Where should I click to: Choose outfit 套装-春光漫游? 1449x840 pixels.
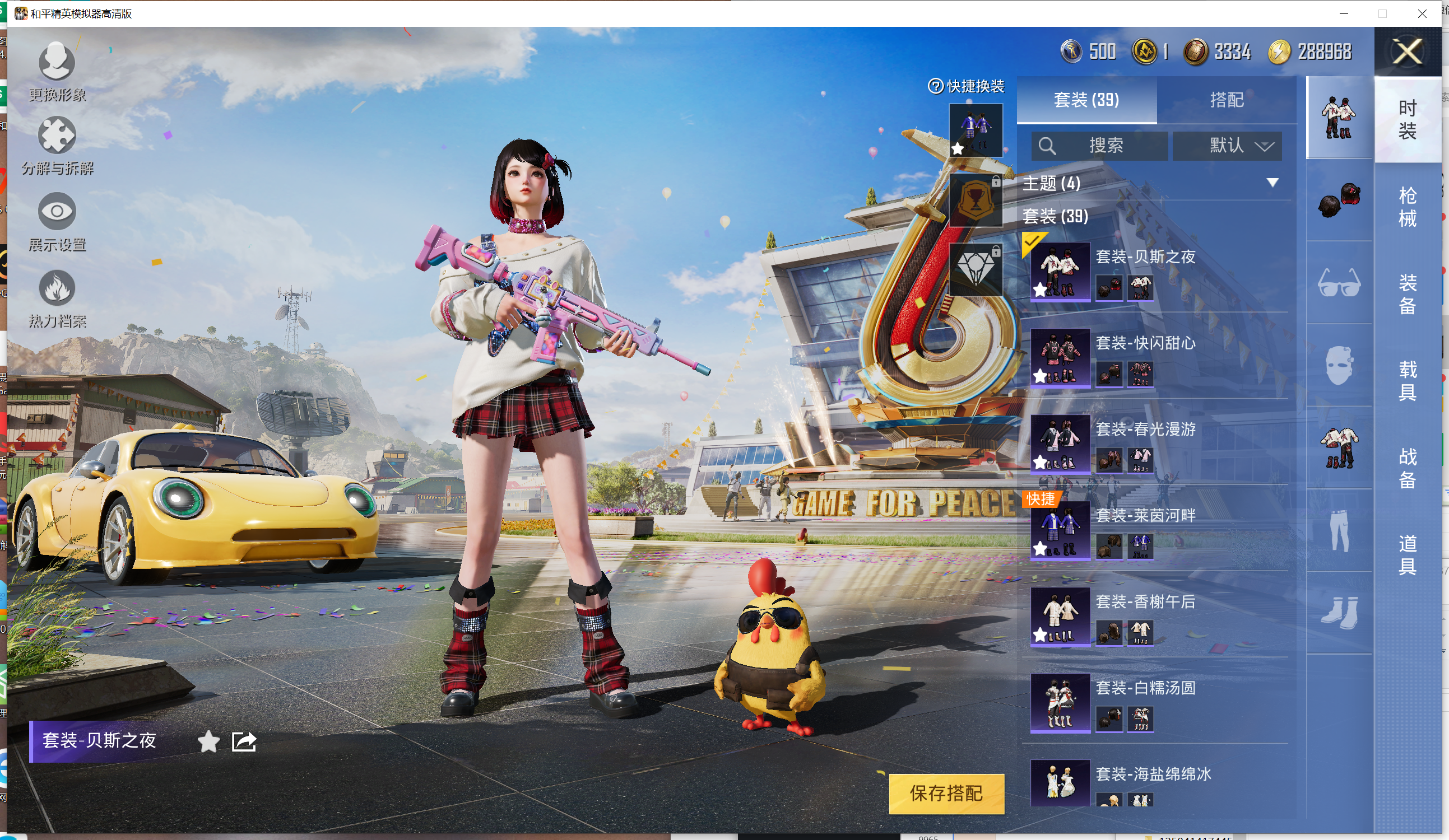(1061, 444)
